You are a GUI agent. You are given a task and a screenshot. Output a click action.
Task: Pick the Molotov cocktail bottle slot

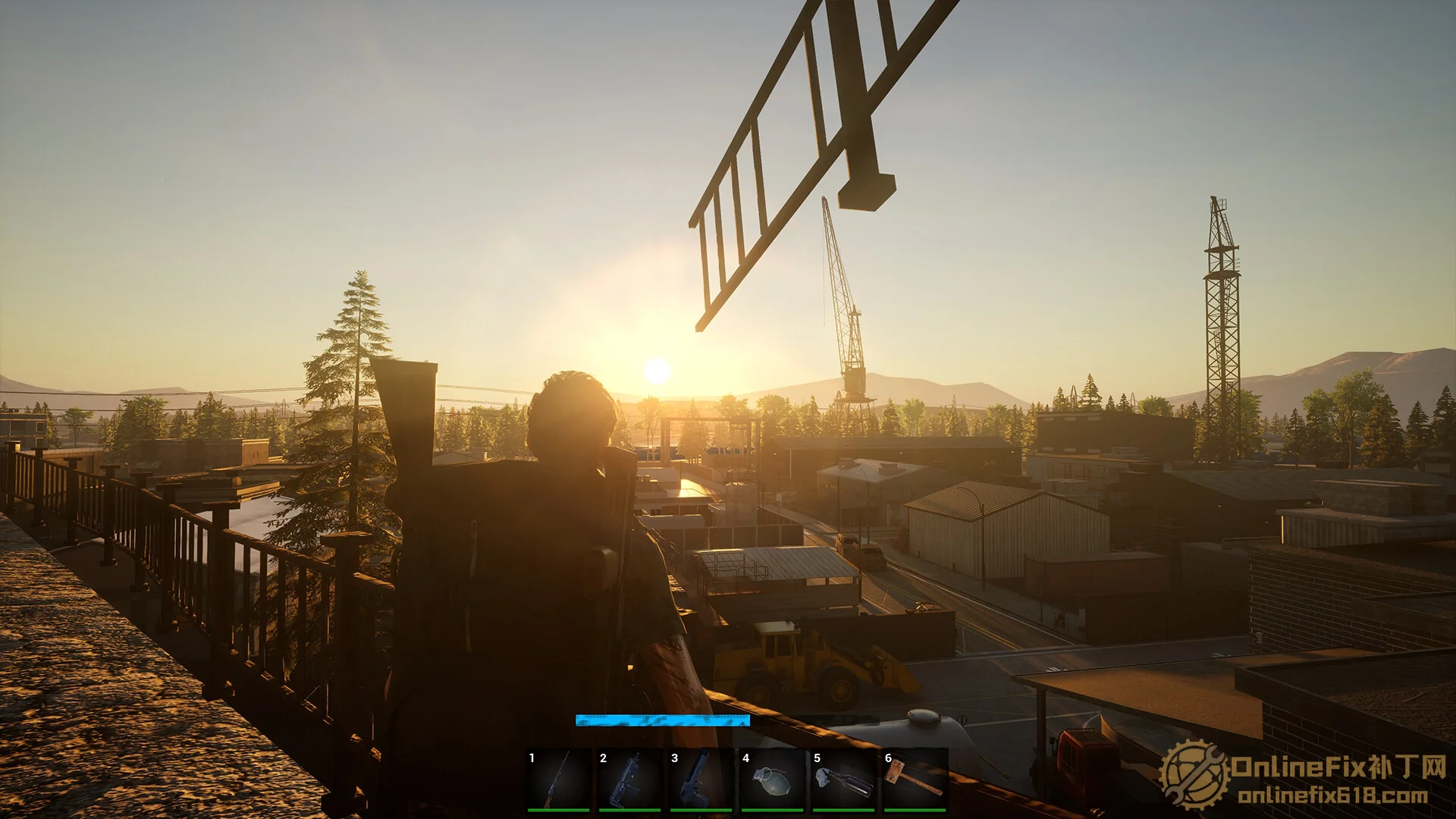pyautogui.click(x=844, y=780)
